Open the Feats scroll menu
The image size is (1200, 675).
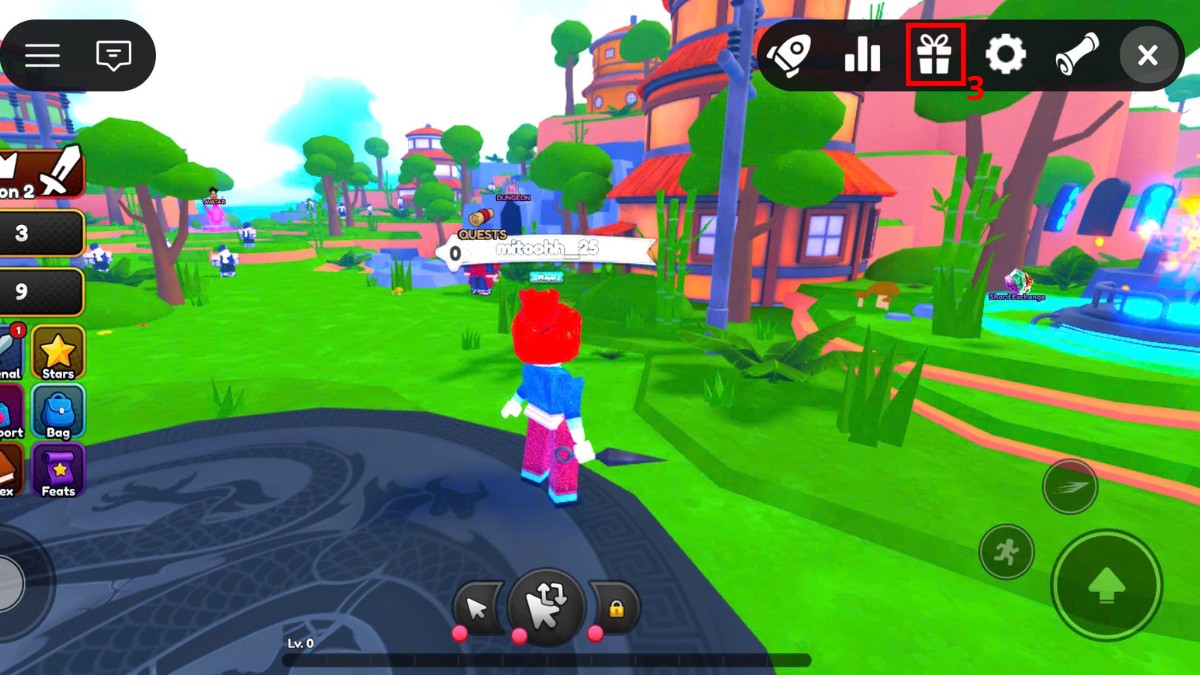58,470
